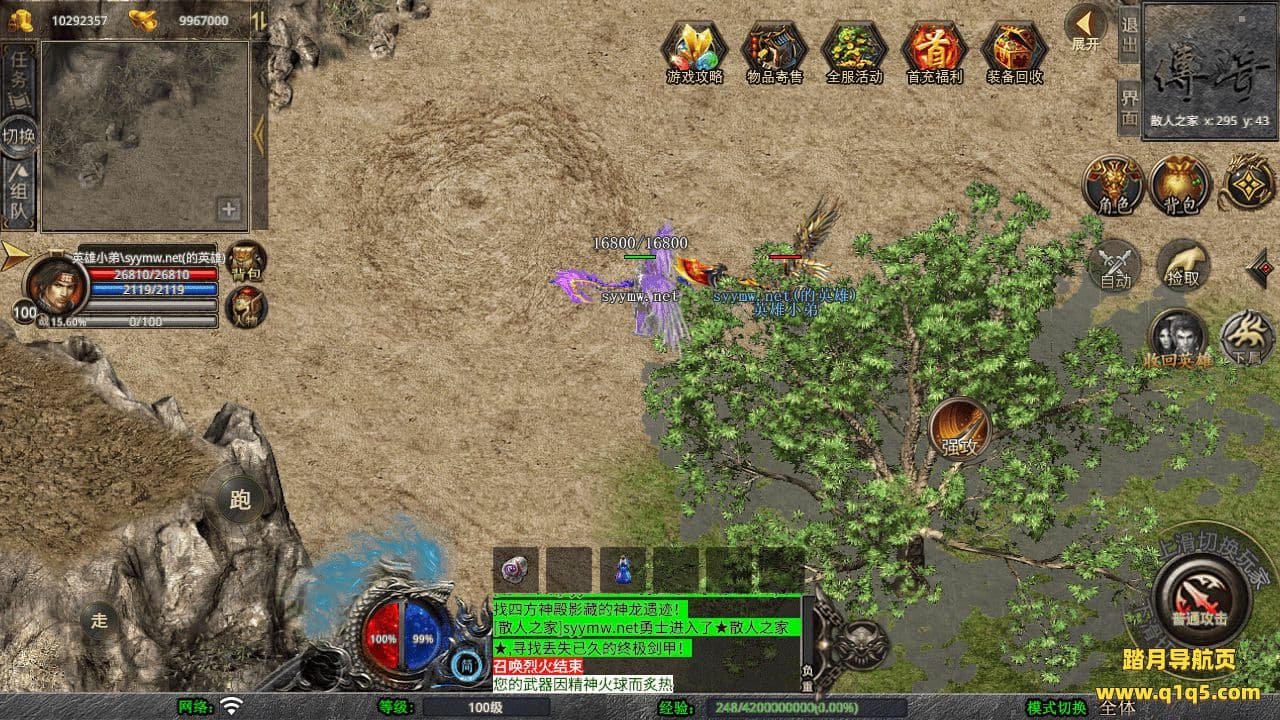Screen dimensions: 1280x720
Task: Open the 装备回收 equipment recycling icon
Action: click(1014, 50)
